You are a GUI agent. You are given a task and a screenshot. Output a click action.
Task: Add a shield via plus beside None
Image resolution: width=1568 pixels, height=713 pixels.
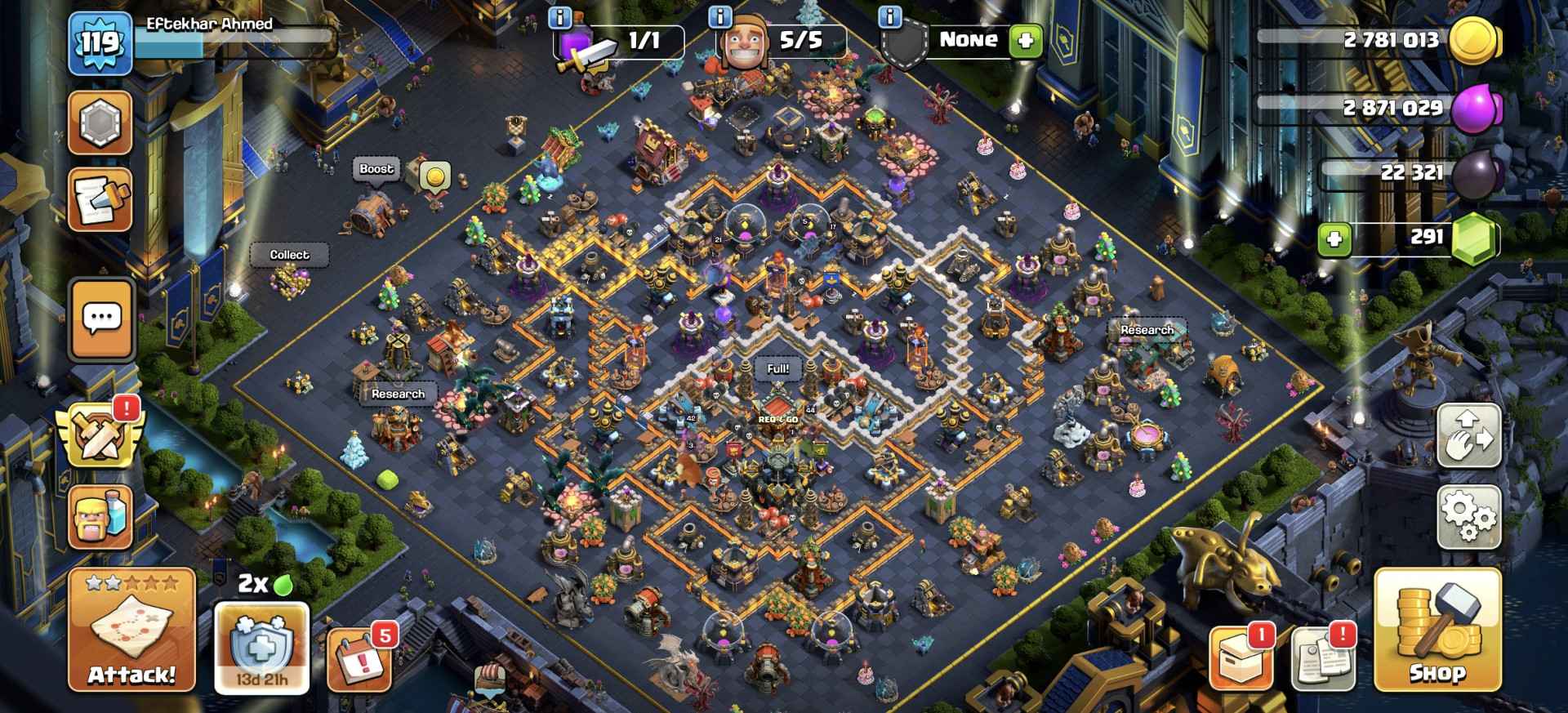tap(1027, 38)
